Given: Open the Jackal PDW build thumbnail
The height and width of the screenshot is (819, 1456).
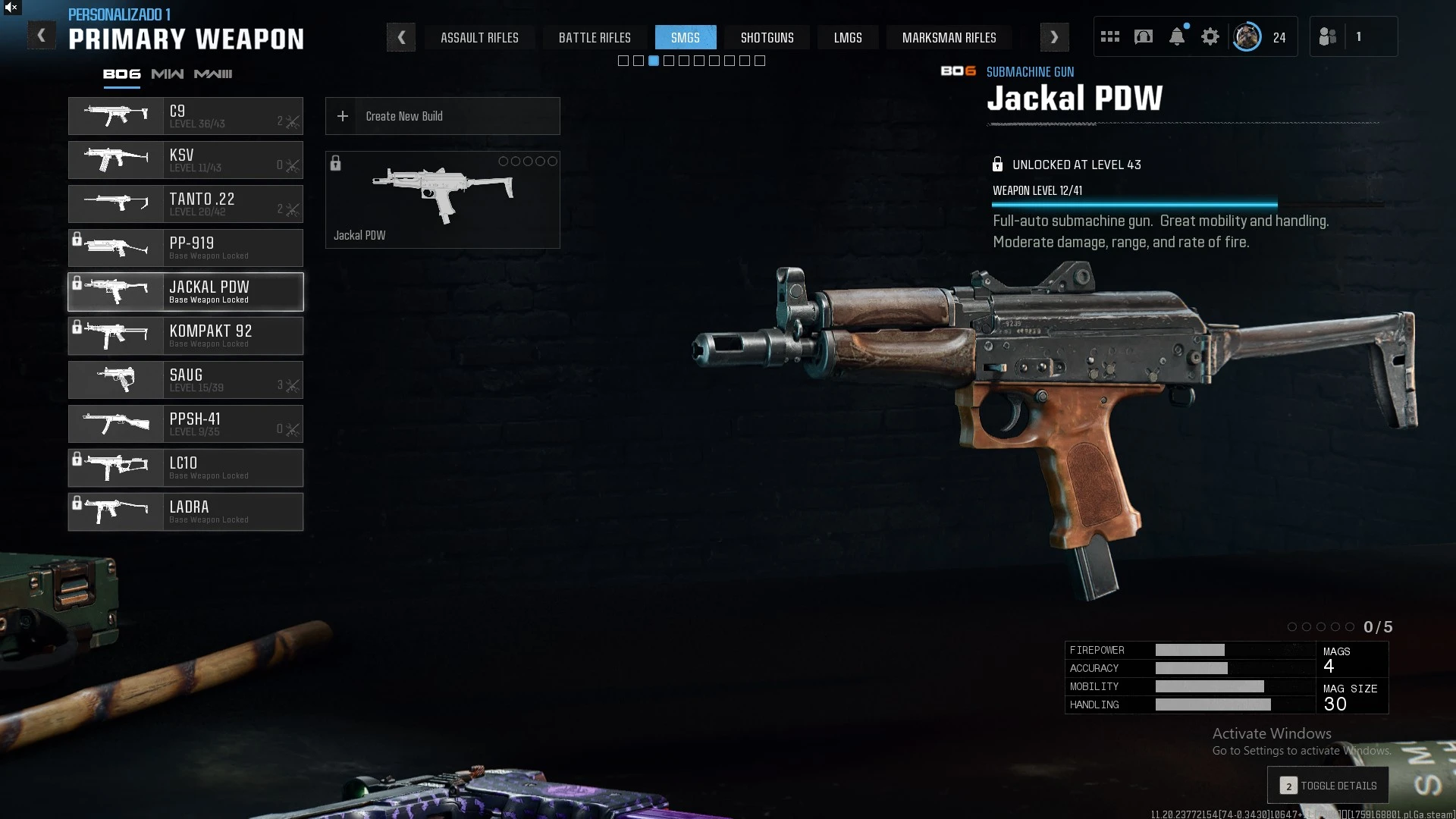Looking at the screenshot, I should pyautogui.click(x=442, y=199).
